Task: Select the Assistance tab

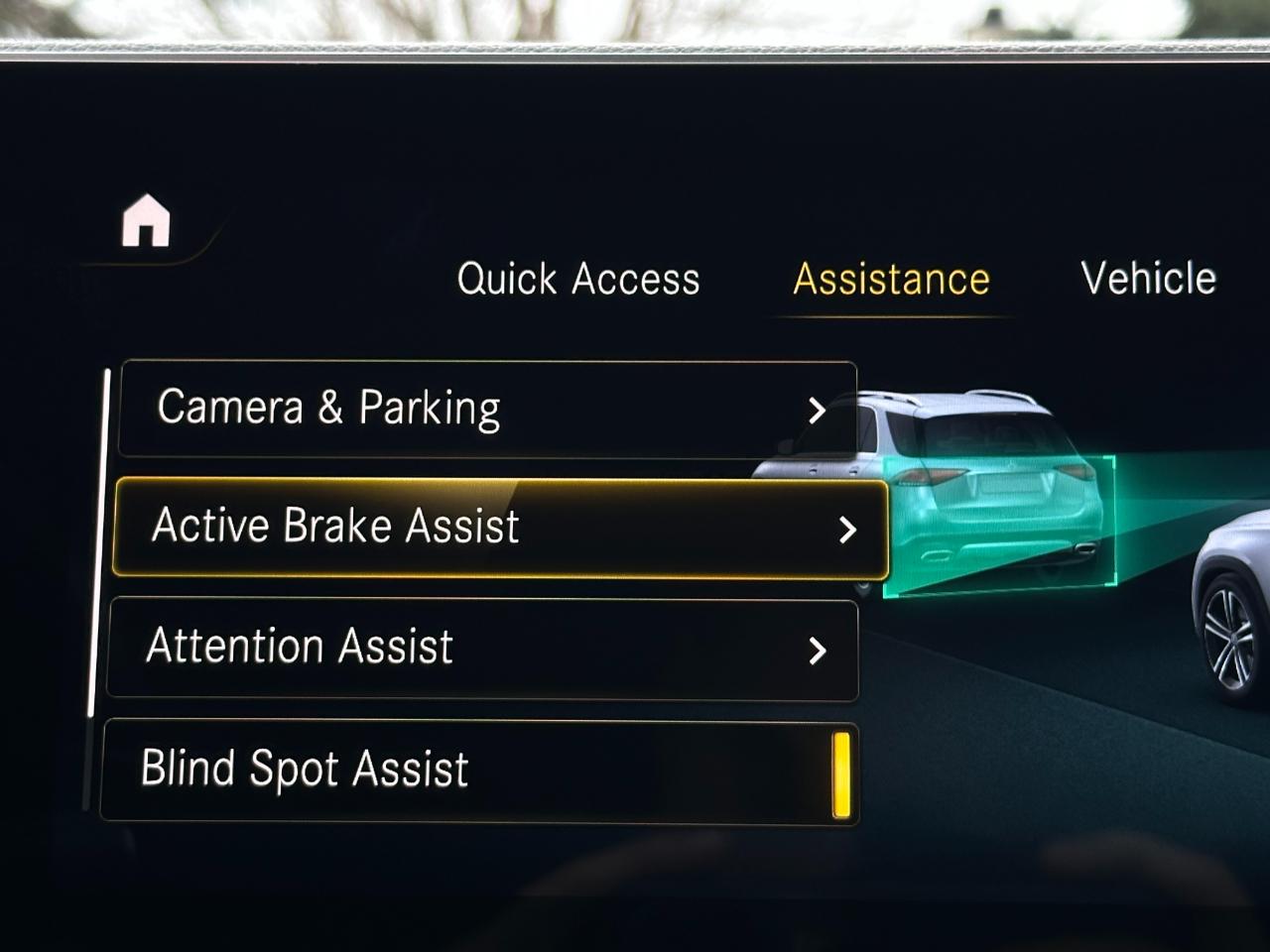Action: pyautogui.click(x=891, y=280)
